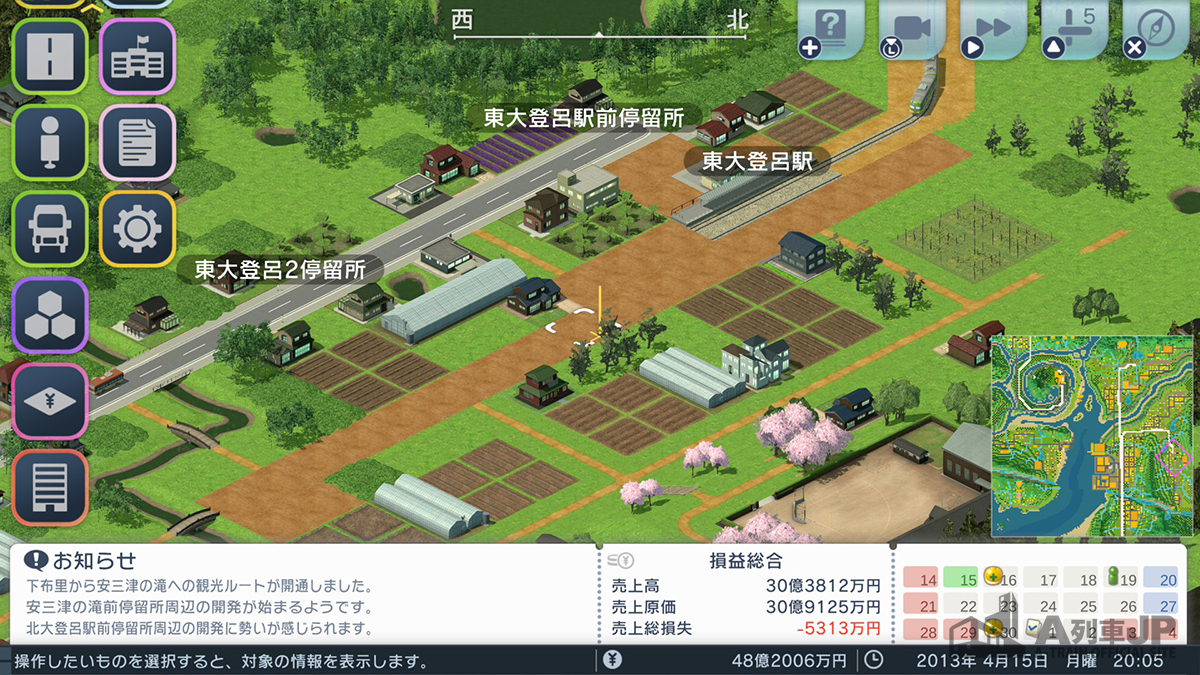Screen dimensions: 1200x675
Task: Open the document report menu
Action: point(137,142)
